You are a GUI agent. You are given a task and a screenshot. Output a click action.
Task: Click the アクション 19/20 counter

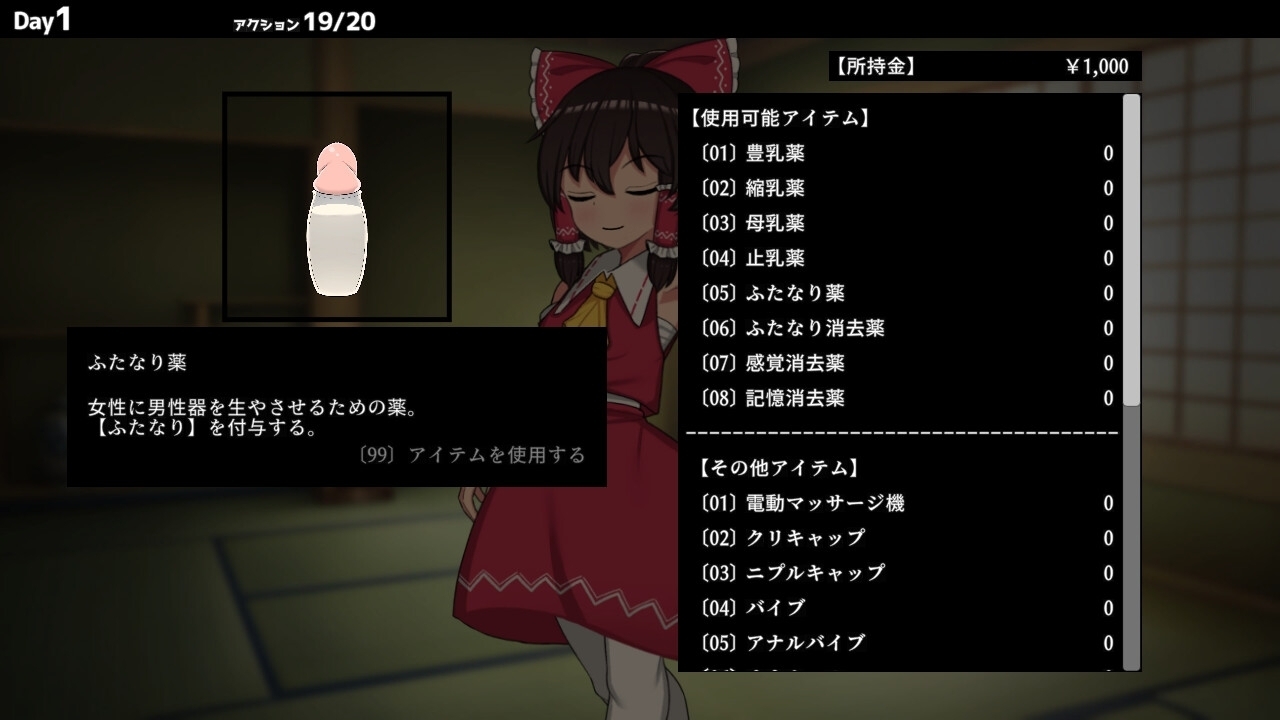[302, 21]
